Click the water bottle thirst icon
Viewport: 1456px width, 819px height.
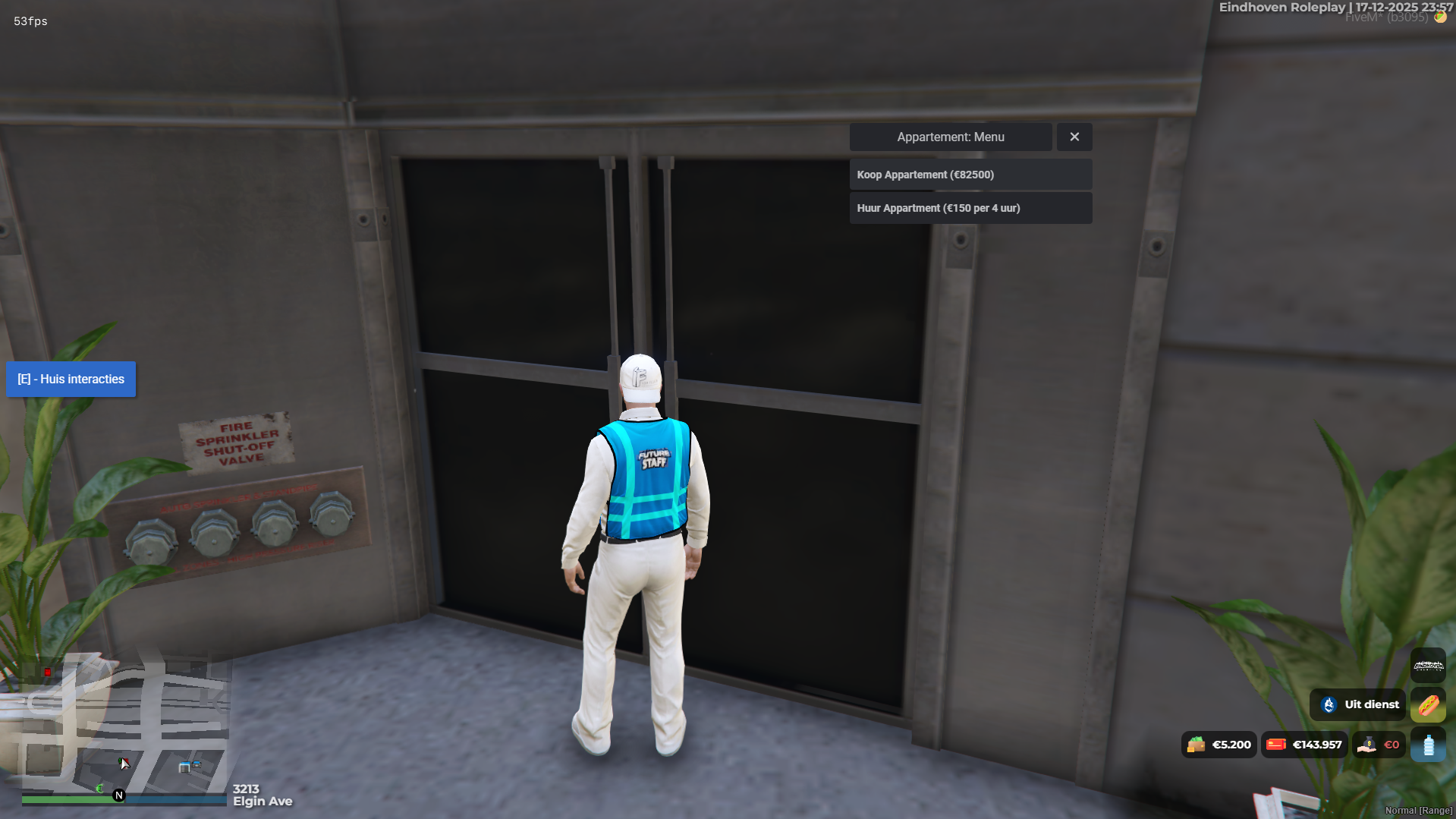point(1429,745)
